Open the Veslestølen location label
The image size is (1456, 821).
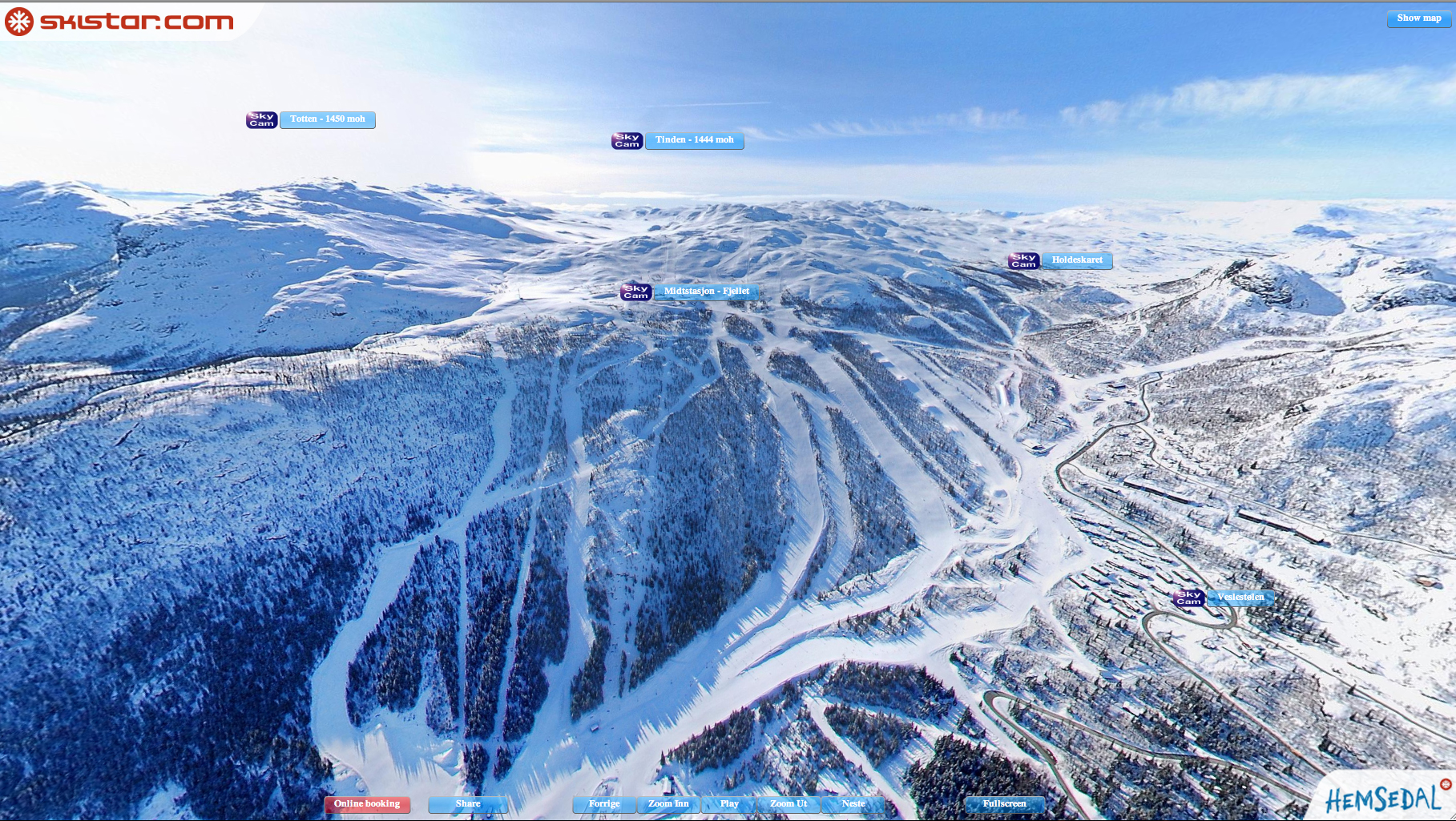[x=1240, y=598]
